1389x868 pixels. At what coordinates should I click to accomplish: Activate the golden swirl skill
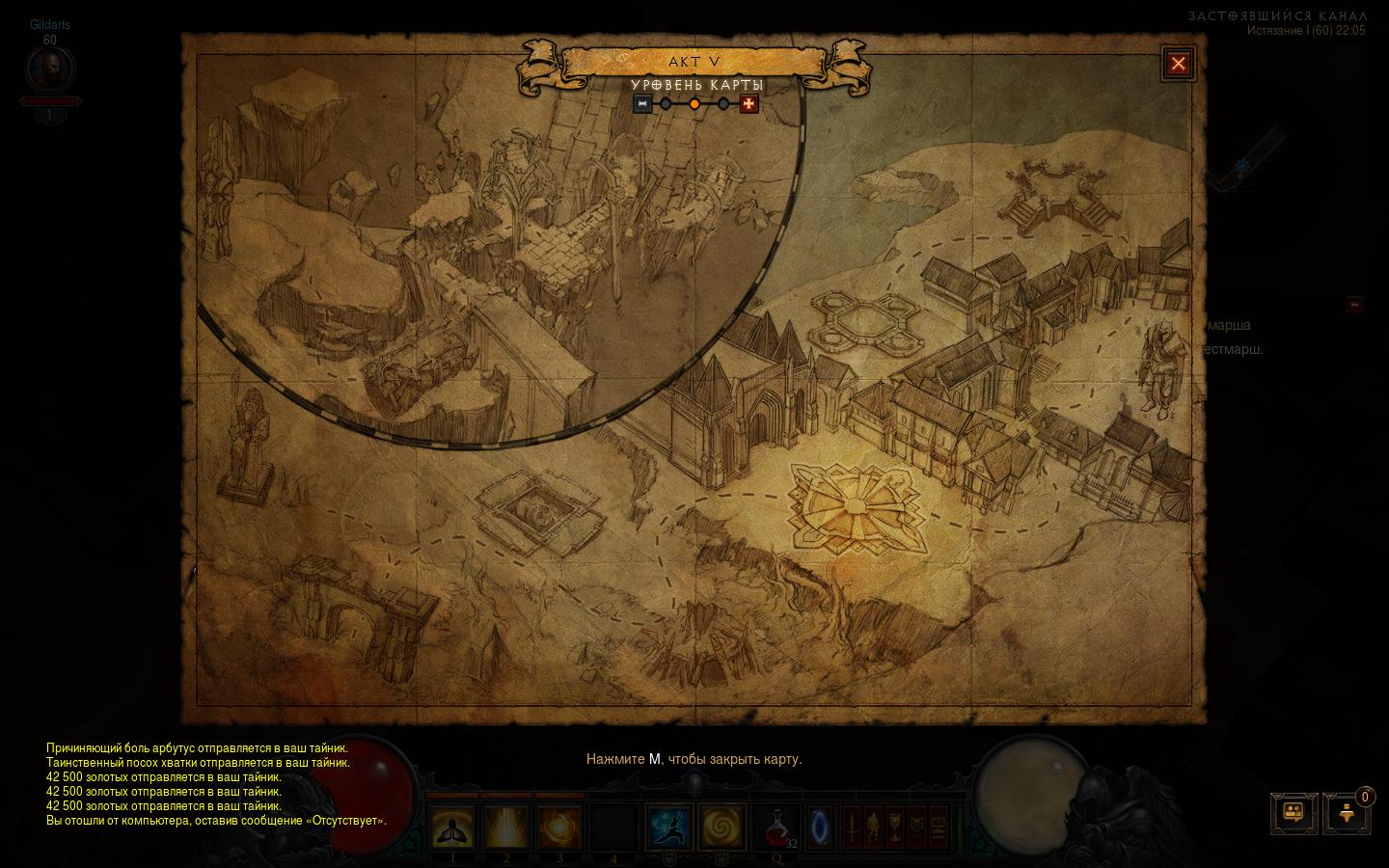pyautogui.click(x=722, y=827)
